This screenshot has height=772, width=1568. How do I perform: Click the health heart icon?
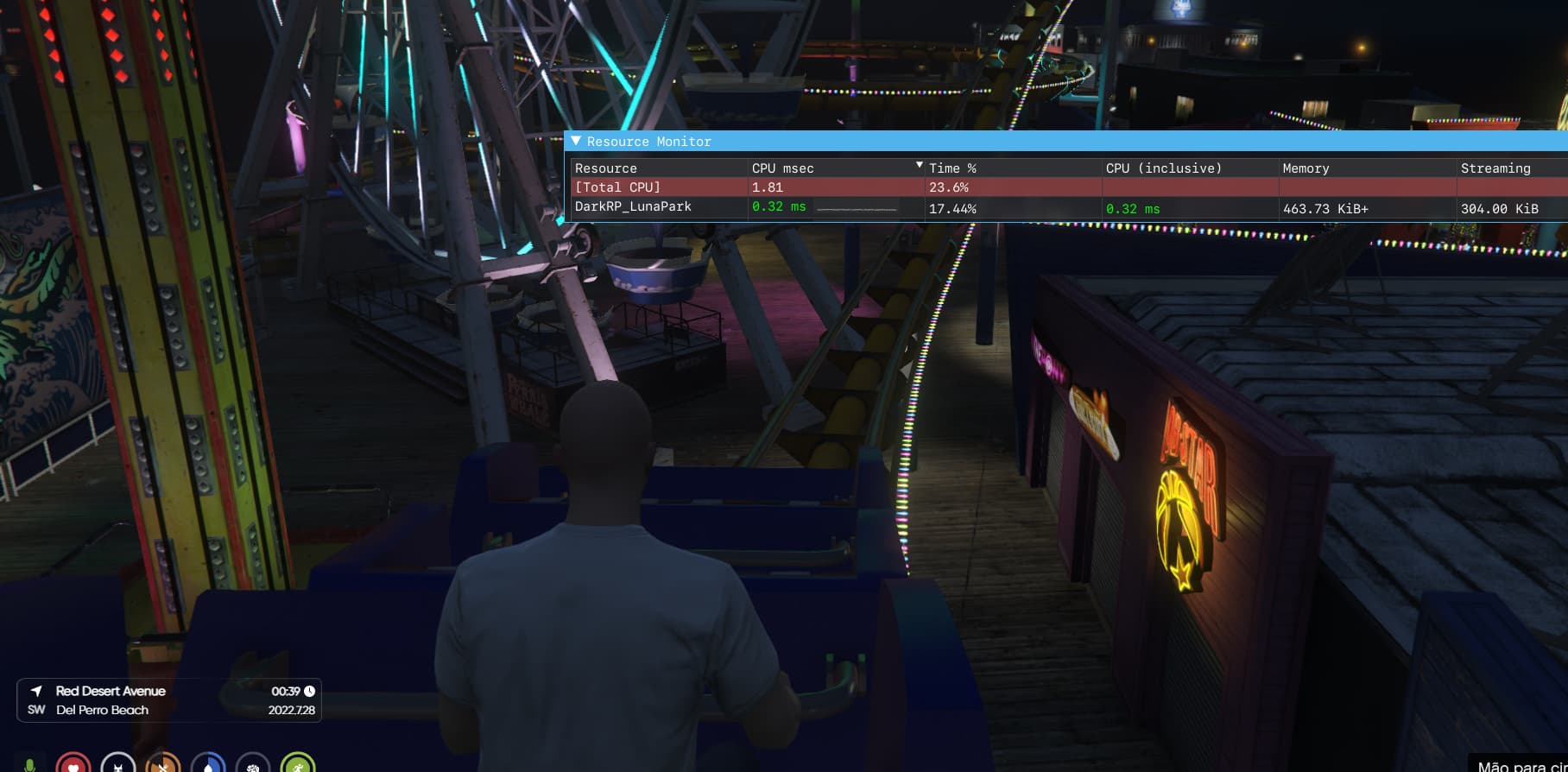pos(74,763)
